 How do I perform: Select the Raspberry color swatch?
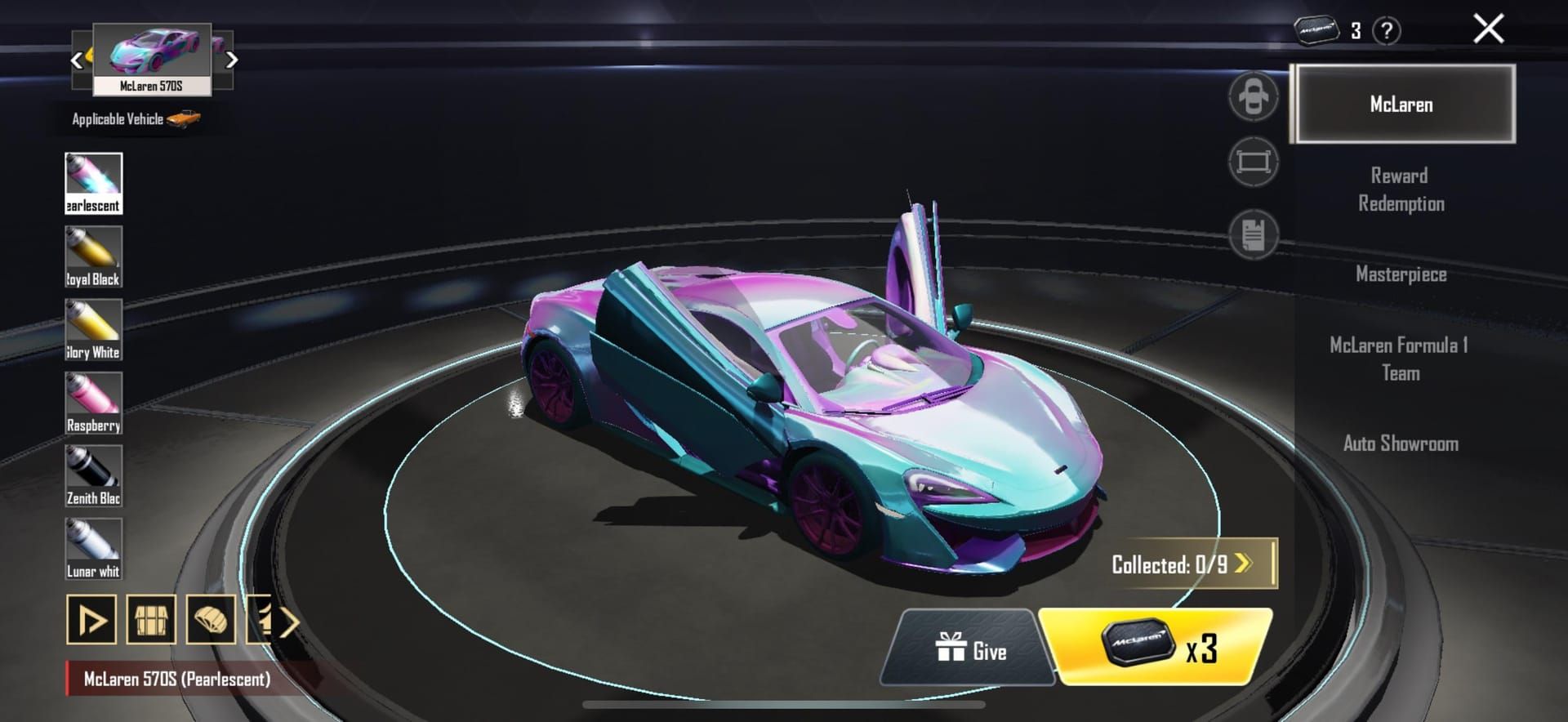pyautogui.click(x=93, y=400)
